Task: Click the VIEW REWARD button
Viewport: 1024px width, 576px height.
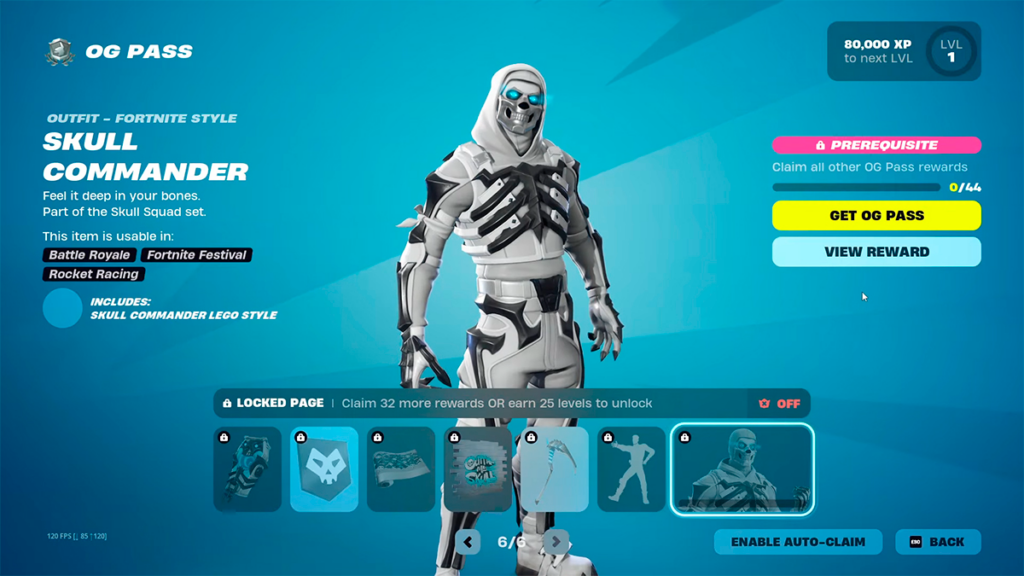Action: 876,252
